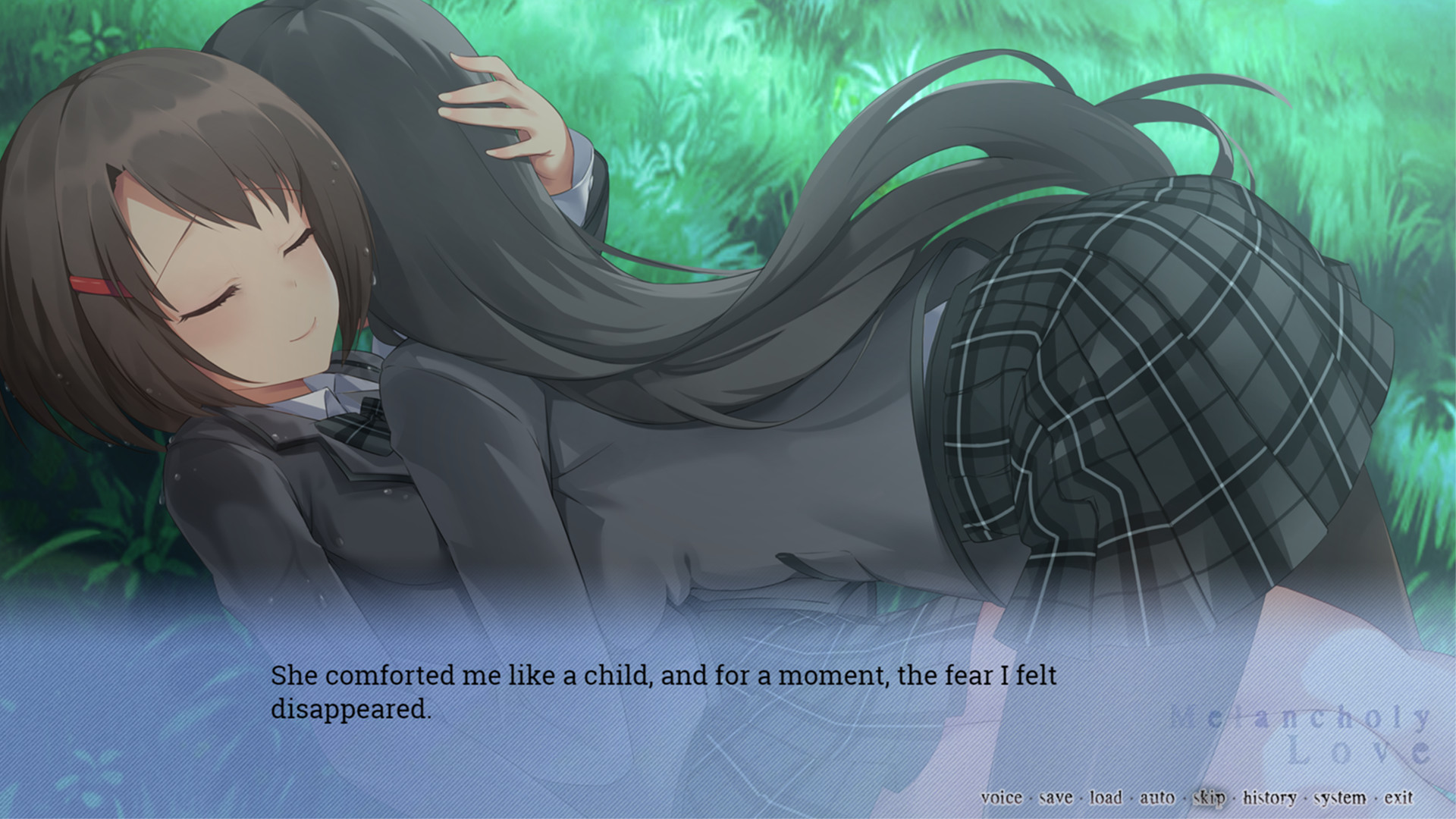The height and width of the screenshot is (819, 1456).
Task: Toggle voice playback with the "voice" option
Action: [x=1000, y=798]
